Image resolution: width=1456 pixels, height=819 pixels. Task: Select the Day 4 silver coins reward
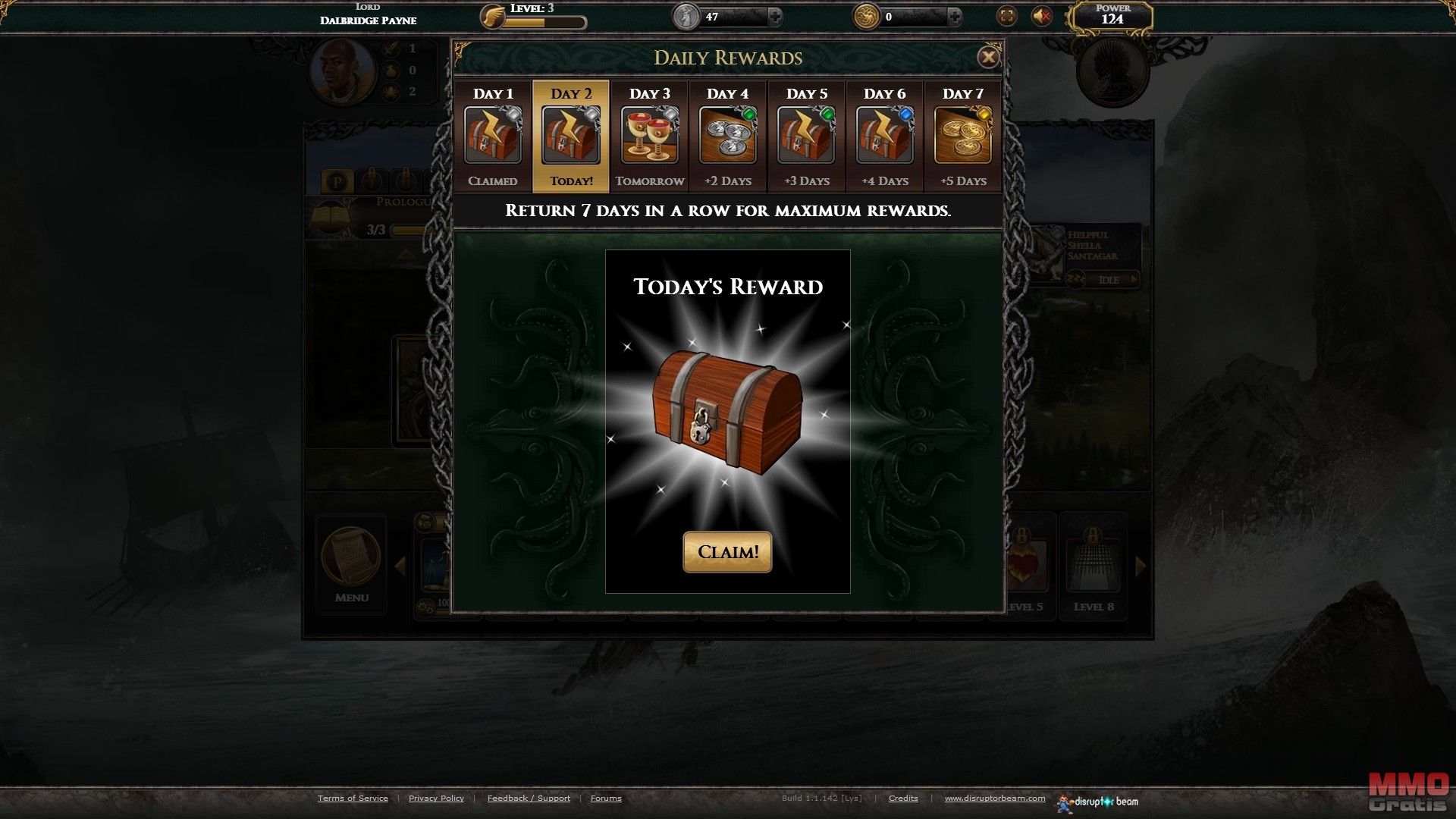728,135
